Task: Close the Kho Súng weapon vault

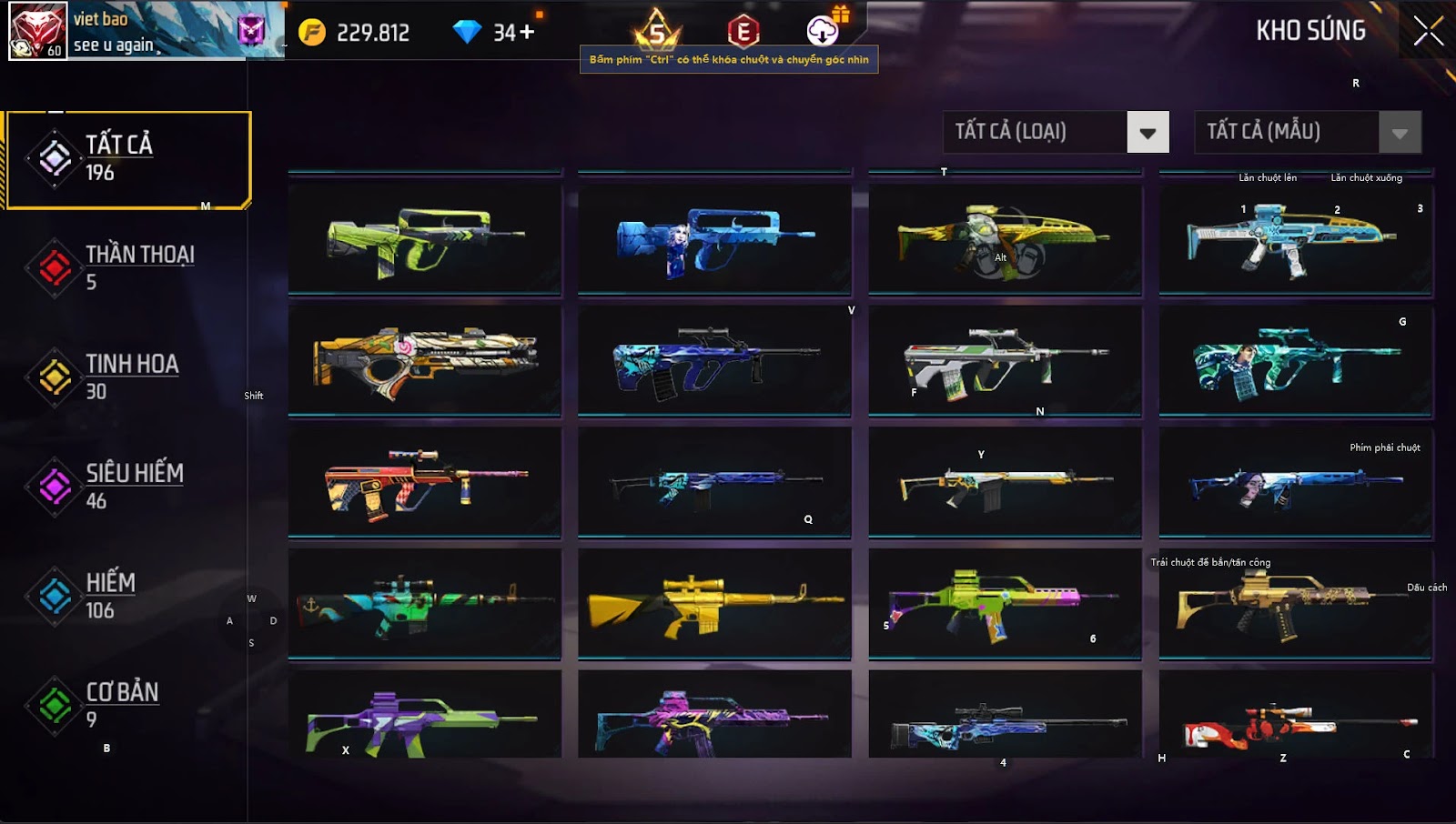Action: [x=1428, y=31]
